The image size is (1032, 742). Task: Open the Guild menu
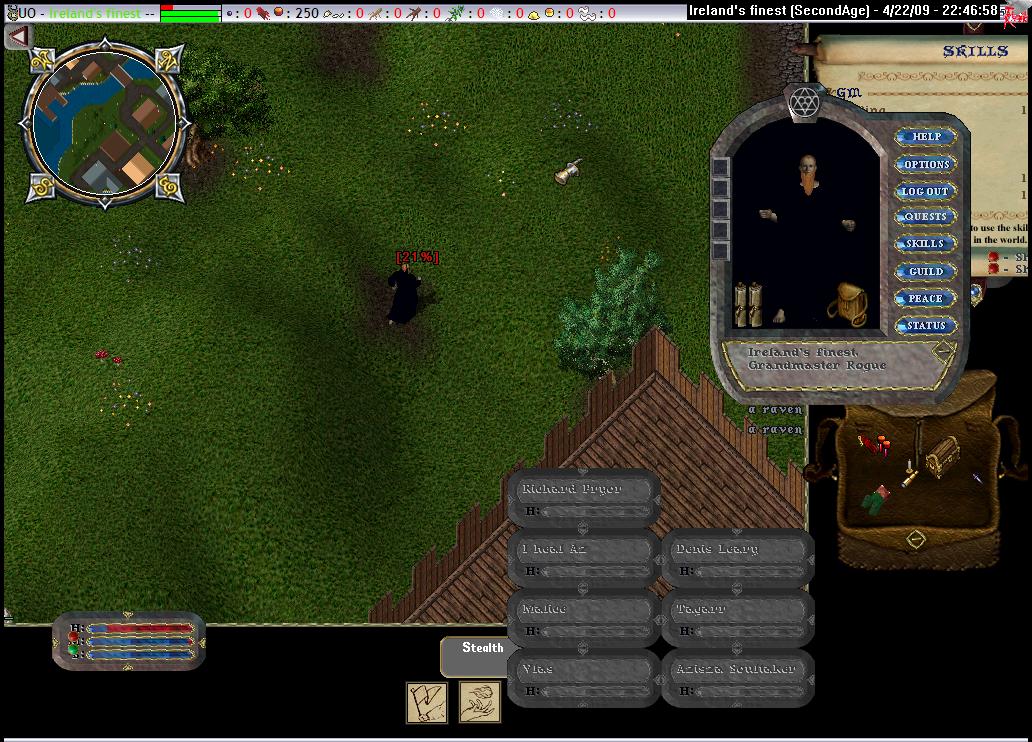(925, 271)
